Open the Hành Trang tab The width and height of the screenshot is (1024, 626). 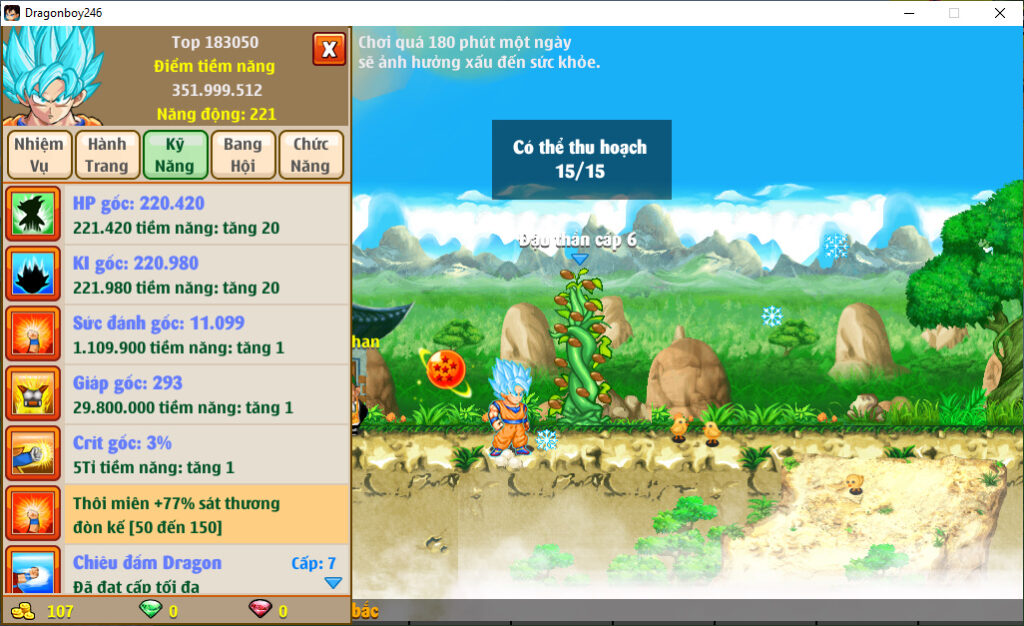[x=106, y=155]
